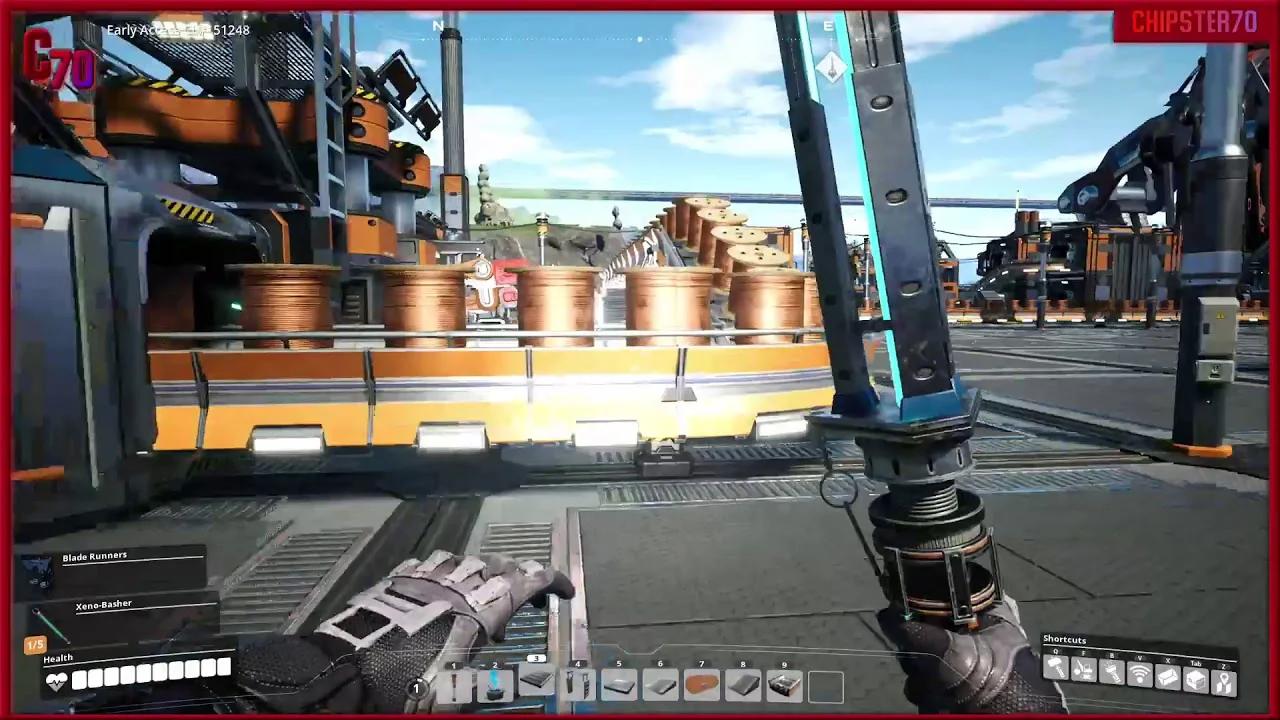Click the Shortcuts panel header
The width and height of the screenshot is (1280, 720).
click(1063, 639)
